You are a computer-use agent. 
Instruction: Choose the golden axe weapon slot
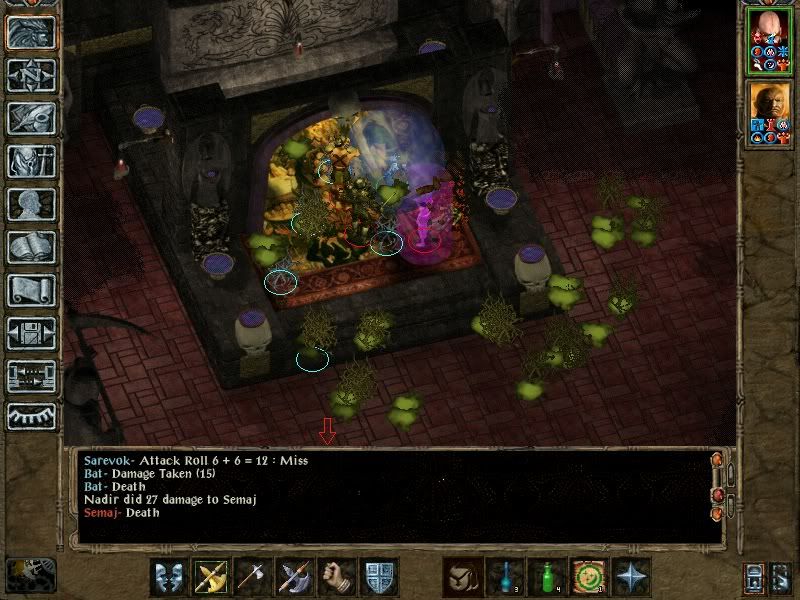[x=212, y=577]
